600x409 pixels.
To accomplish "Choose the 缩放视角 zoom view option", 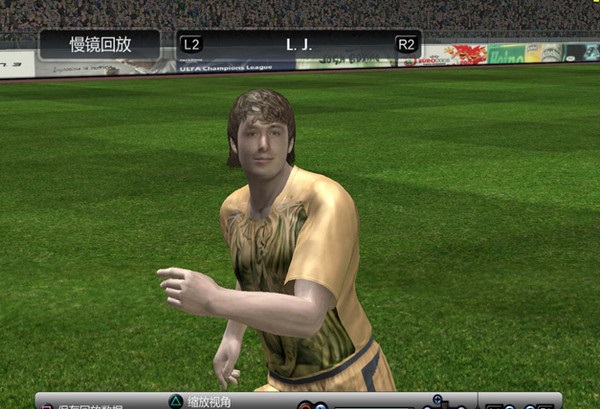I will point(208,401).
